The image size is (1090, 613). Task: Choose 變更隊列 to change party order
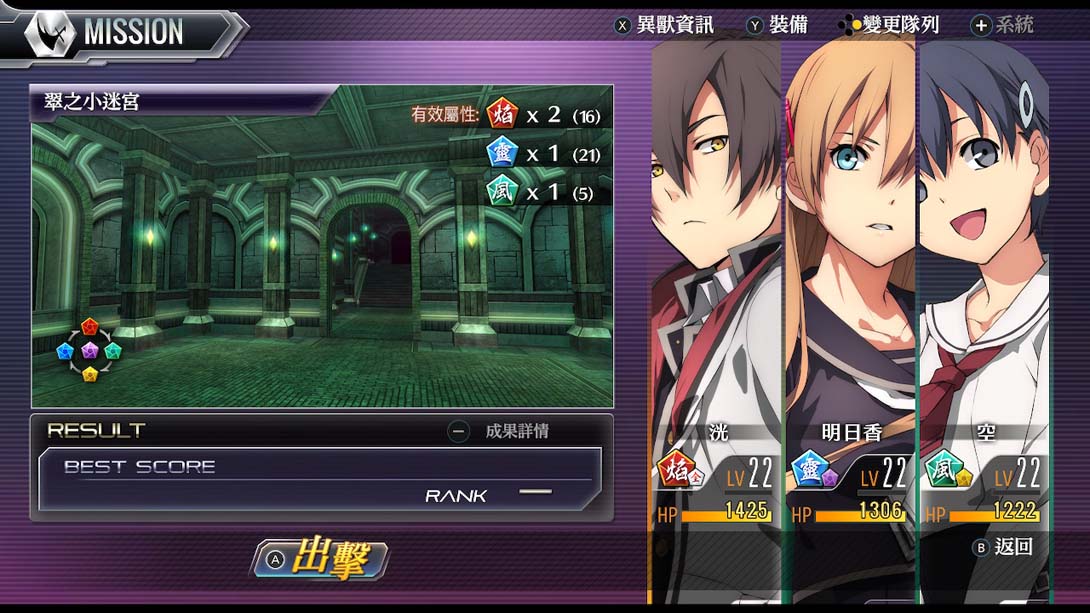click(x=892, y=25)
